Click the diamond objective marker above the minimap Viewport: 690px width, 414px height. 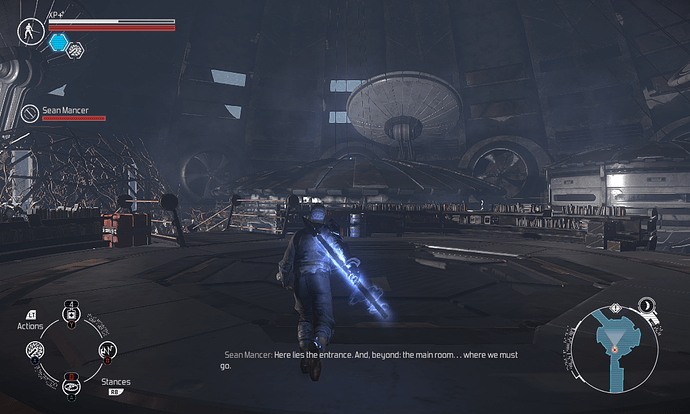point(616,307)
